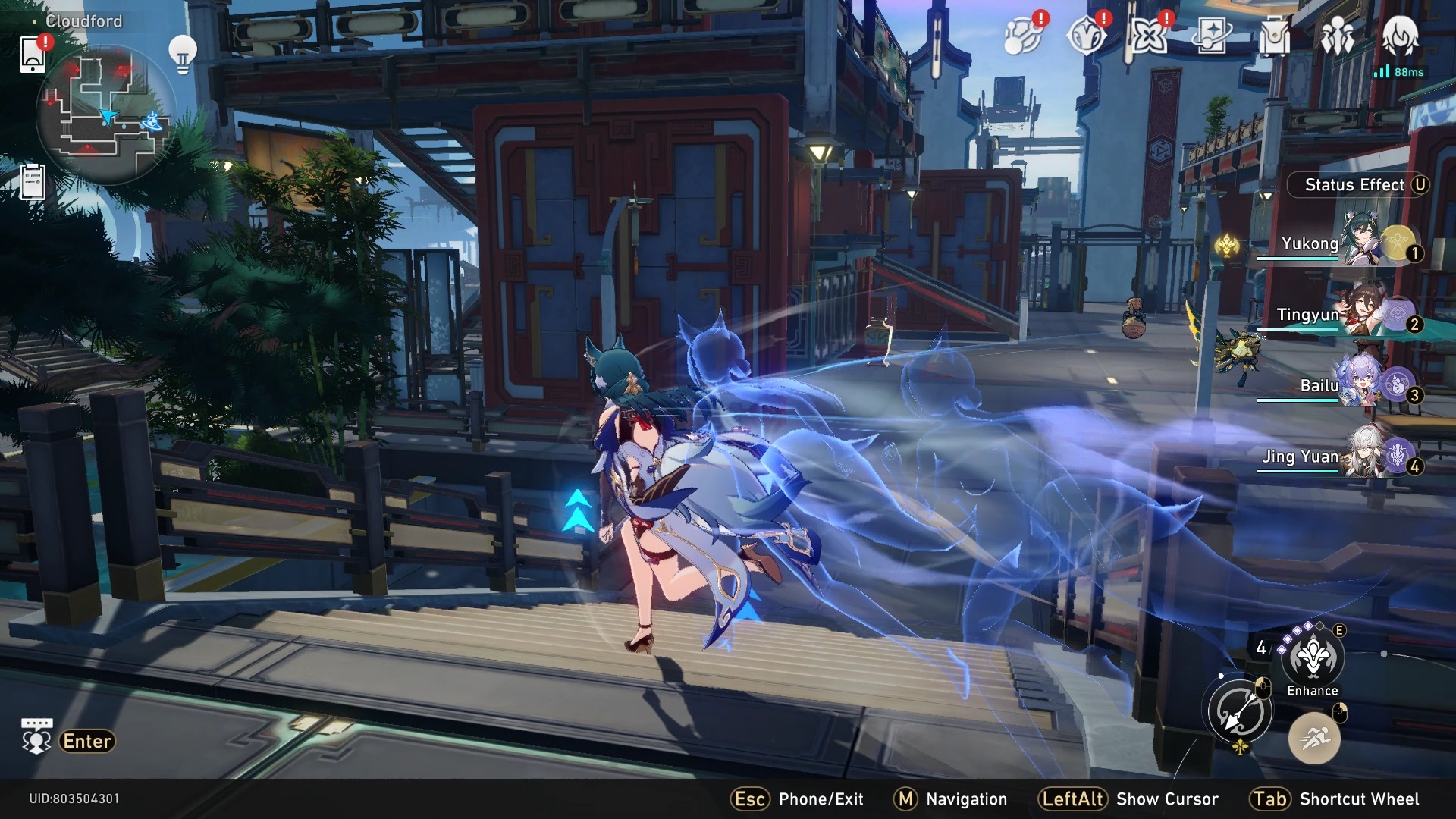Open the flower-shaped event icon
The height and width of the screenshot is (819, 1456).
1147,35
